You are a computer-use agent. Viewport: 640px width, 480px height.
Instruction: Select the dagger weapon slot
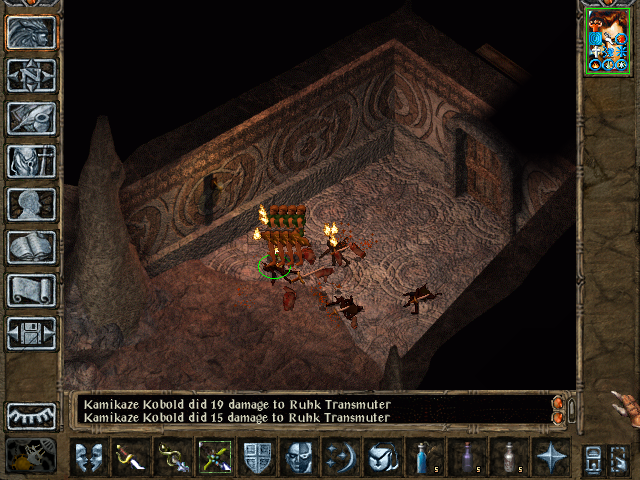(131, 456)
